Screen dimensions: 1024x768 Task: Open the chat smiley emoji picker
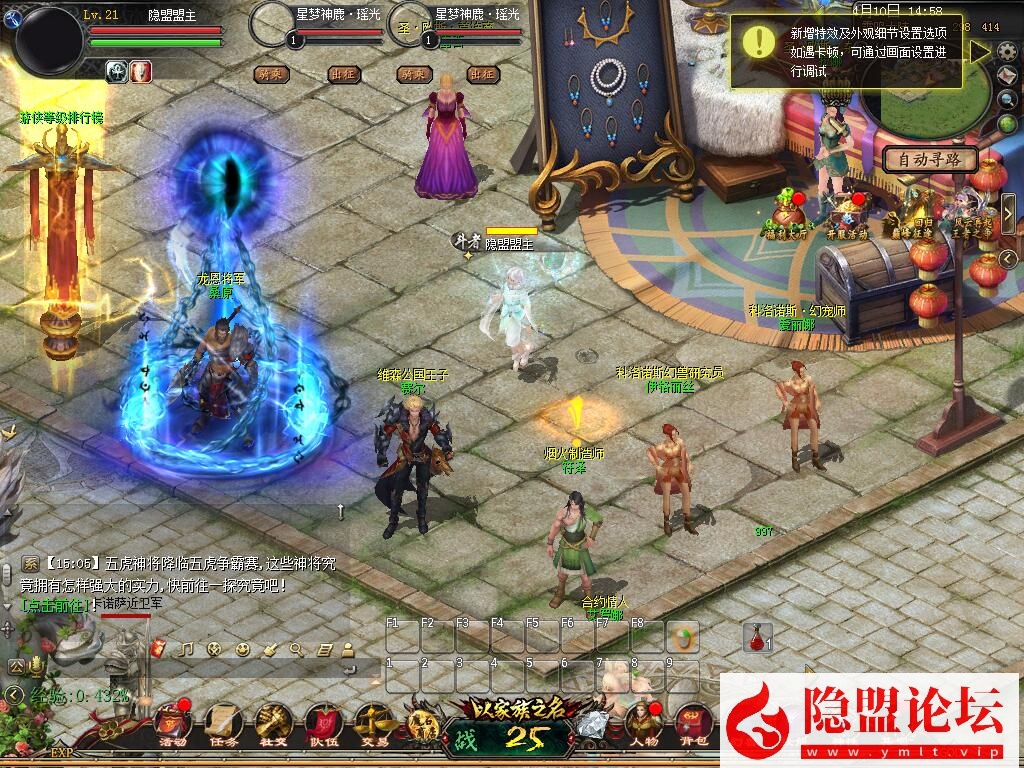click(x=242, y=649)
